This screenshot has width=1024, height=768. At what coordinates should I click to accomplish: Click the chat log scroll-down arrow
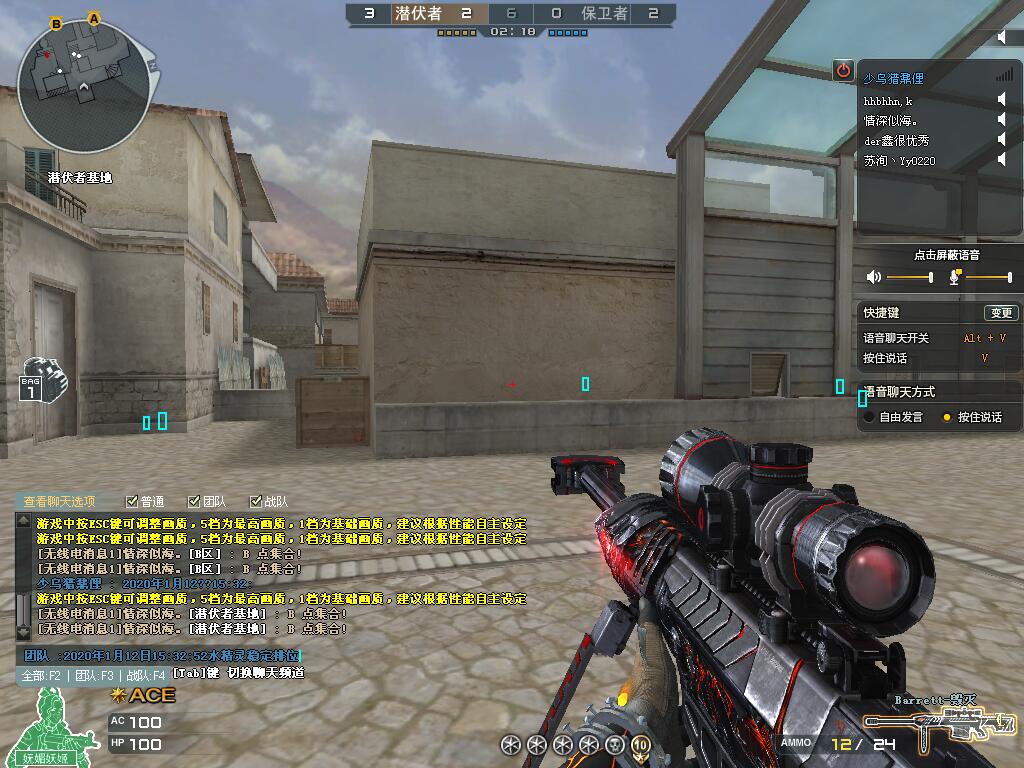23,632
